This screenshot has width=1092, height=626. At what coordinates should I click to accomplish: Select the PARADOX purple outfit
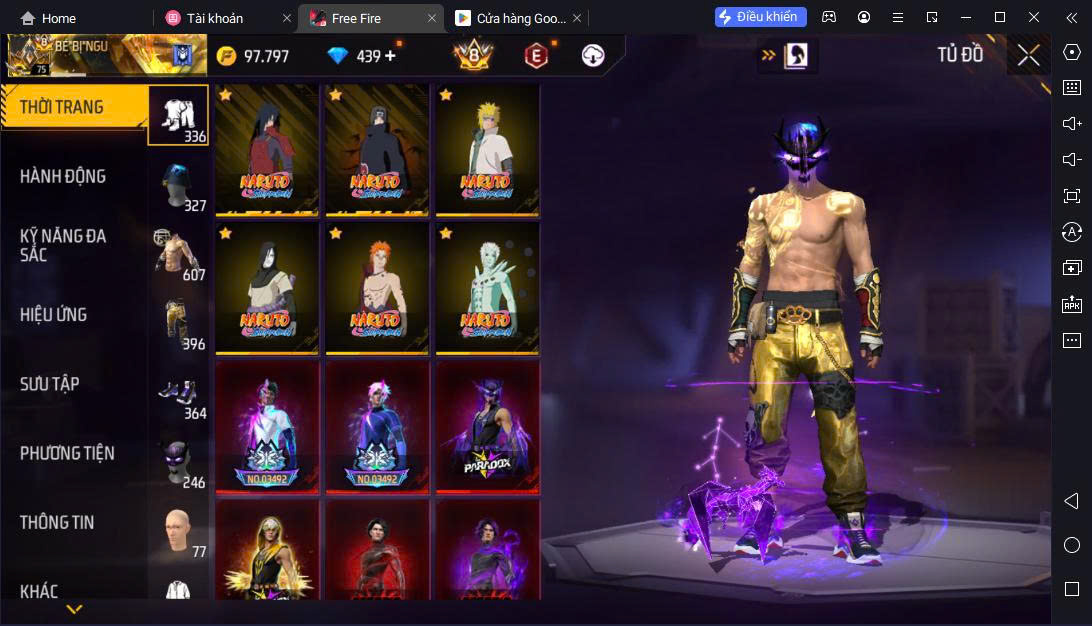[486, 426]
